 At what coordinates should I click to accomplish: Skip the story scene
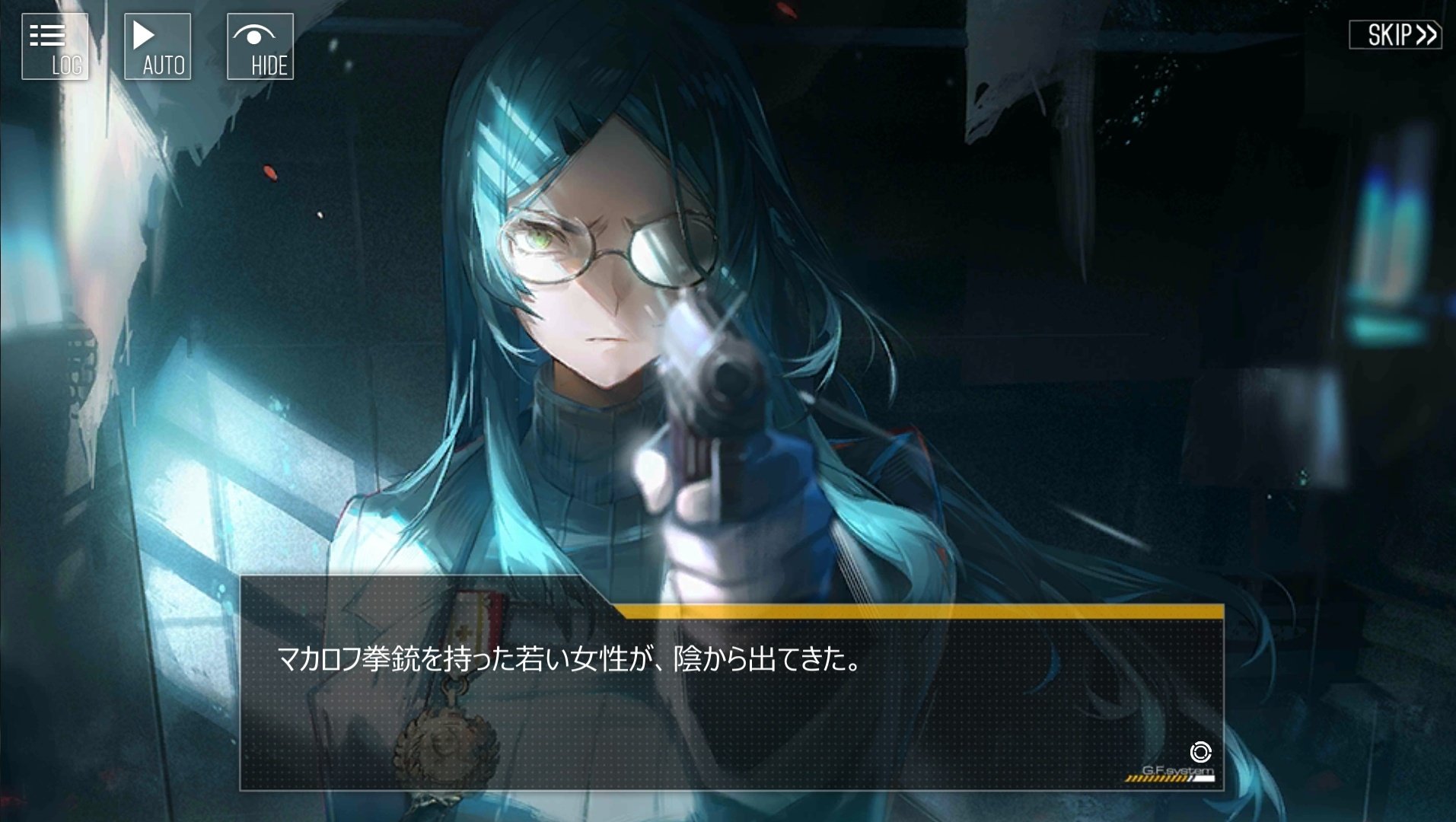pos(1395,35)
